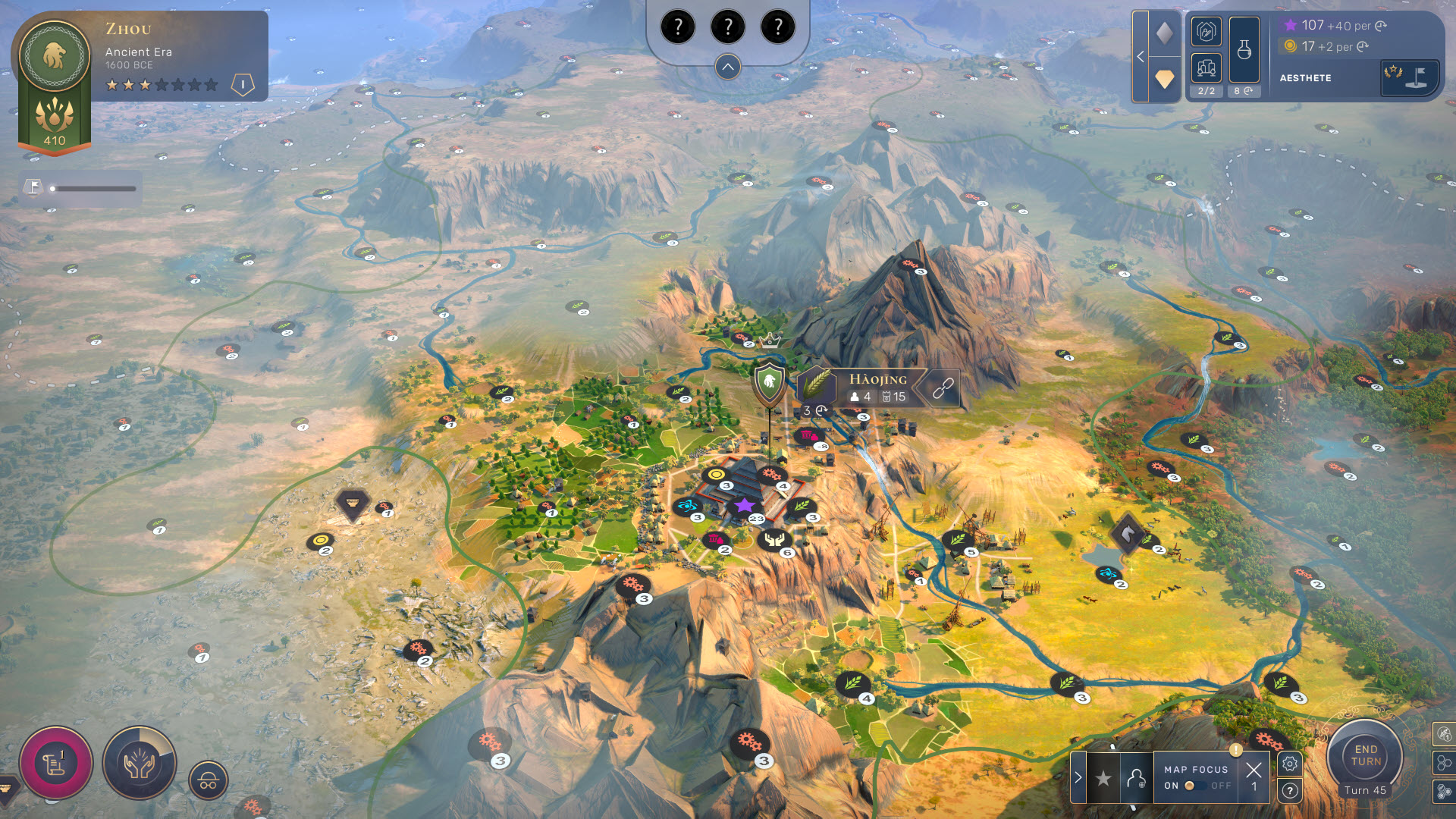Open the society civics icon
The image size is (1456, 819).
(x=1206, y=32)
